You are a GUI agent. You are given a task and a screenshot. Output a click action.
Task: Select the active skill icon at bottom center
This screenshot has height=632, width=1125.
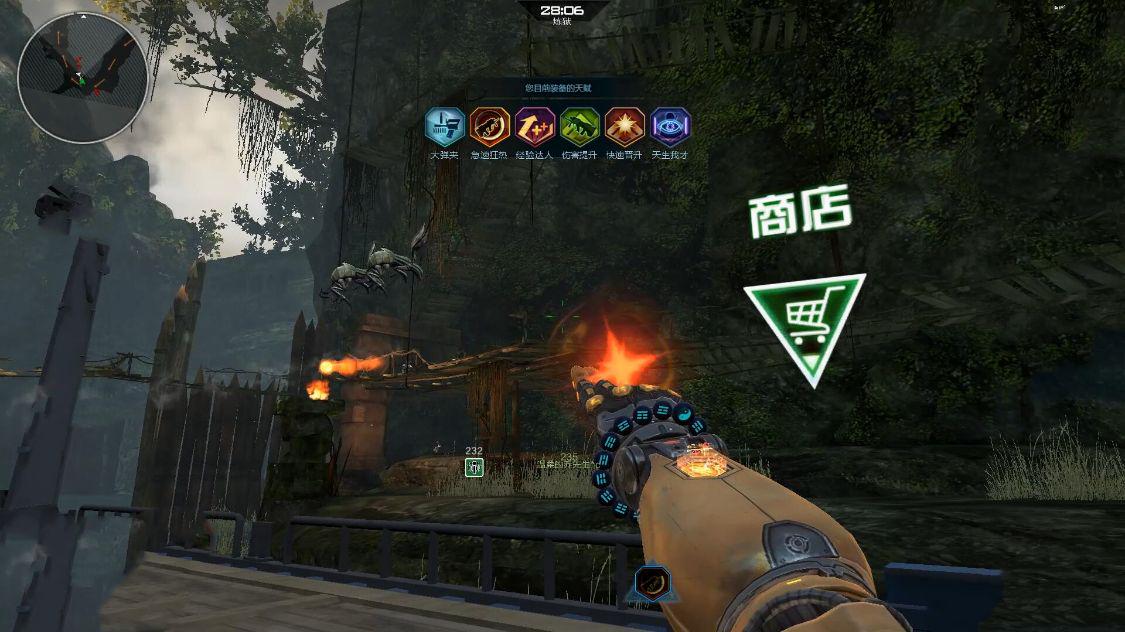coord(653,582)
